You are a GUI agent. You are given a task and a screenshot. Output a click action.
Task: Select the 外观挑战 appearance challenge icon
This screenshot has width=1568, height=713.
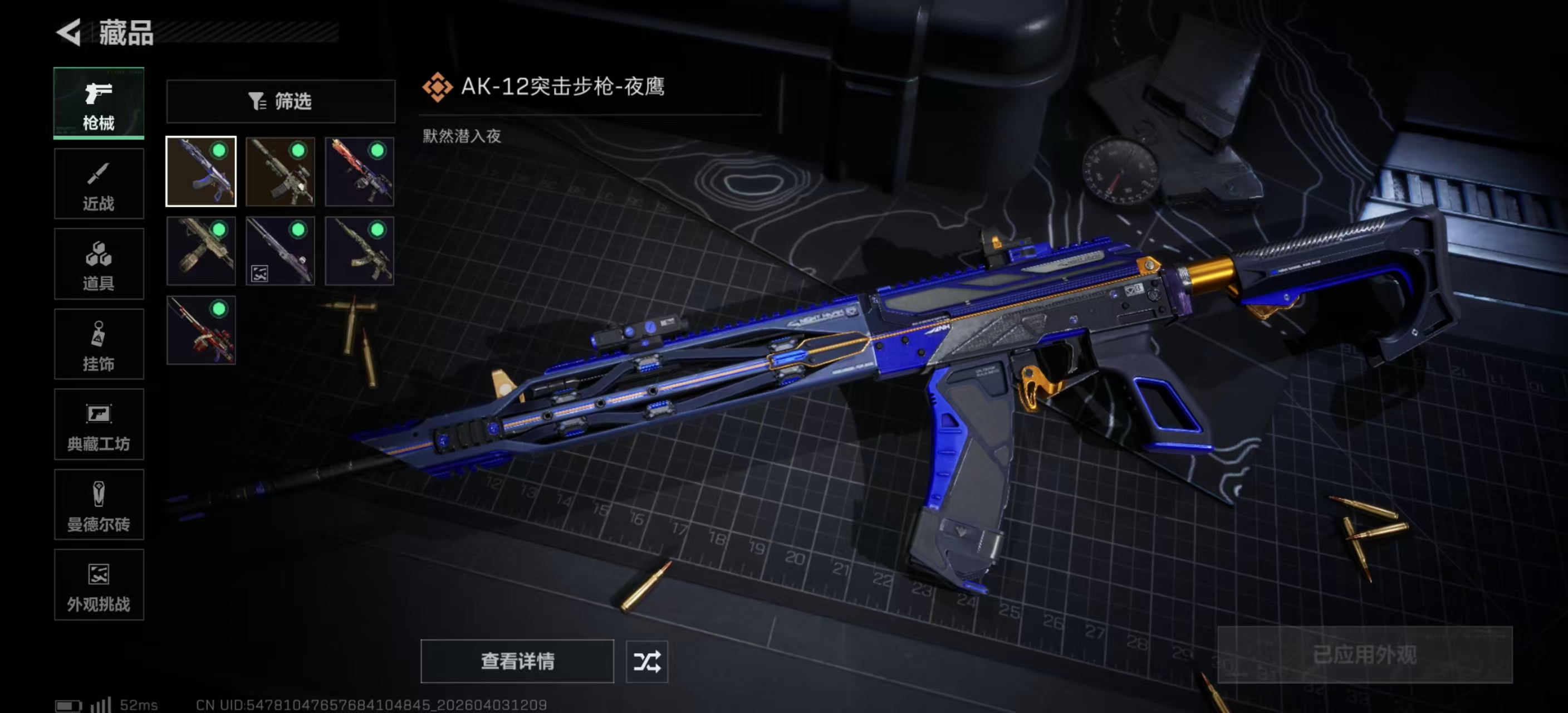pyautogui.click(x=99, y=586)
